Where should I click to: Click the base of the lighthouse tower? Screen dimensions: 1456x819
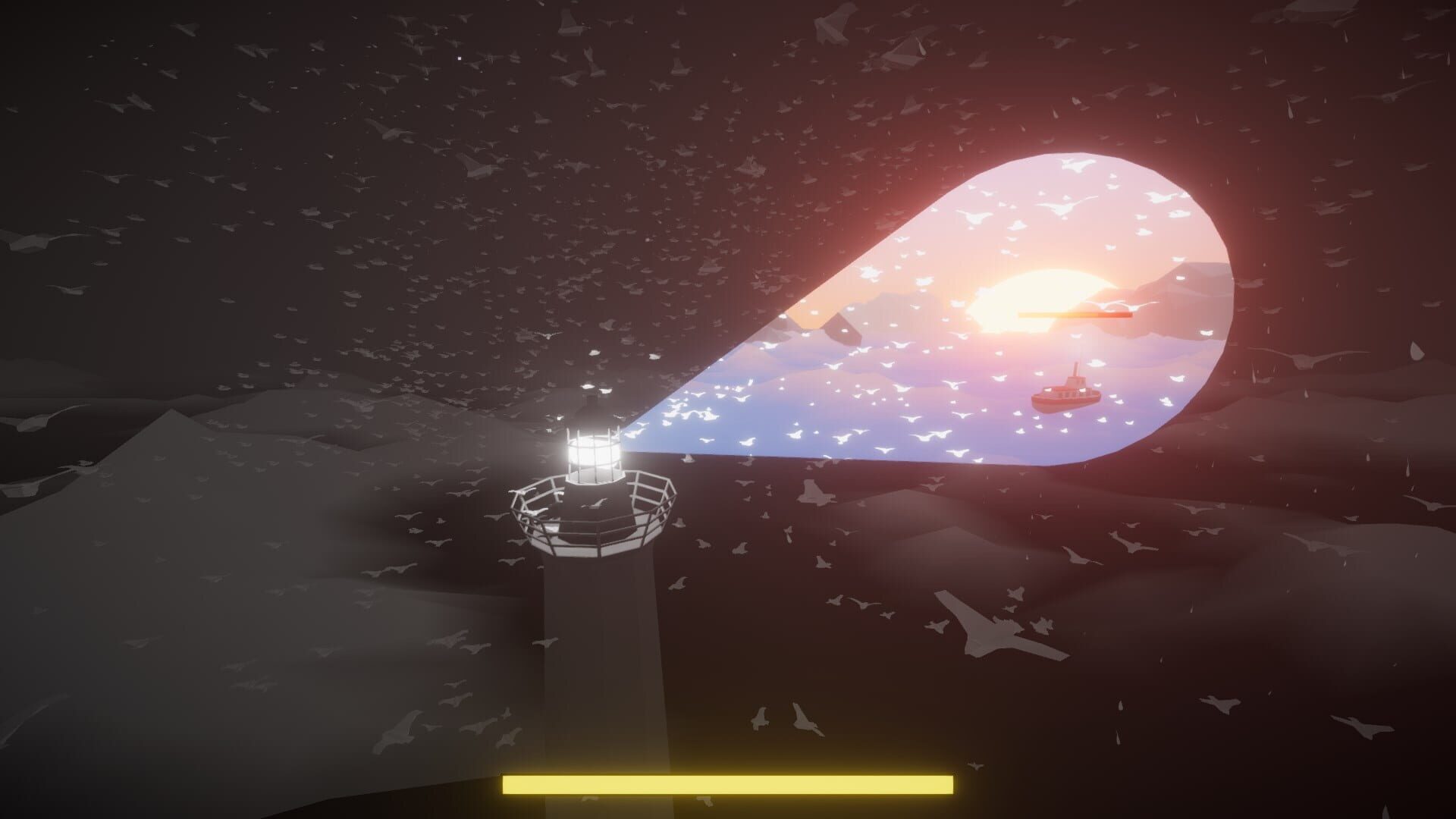[599, 720]
